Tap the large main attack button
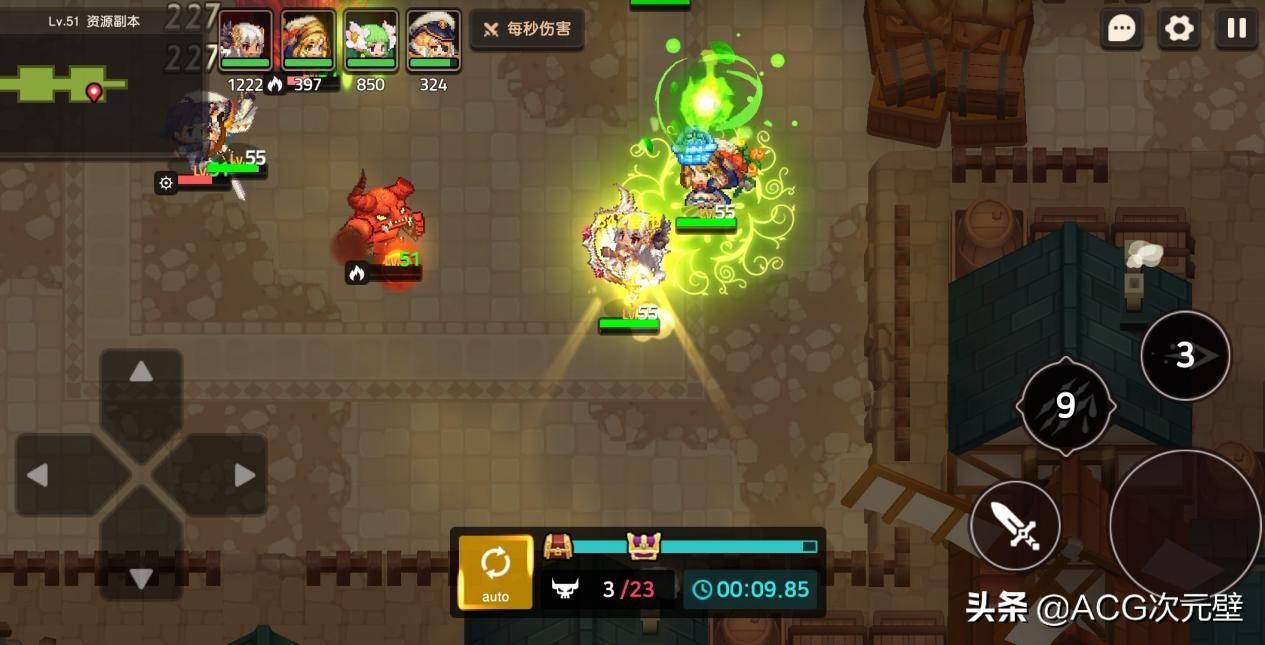 click(1185, 523)
